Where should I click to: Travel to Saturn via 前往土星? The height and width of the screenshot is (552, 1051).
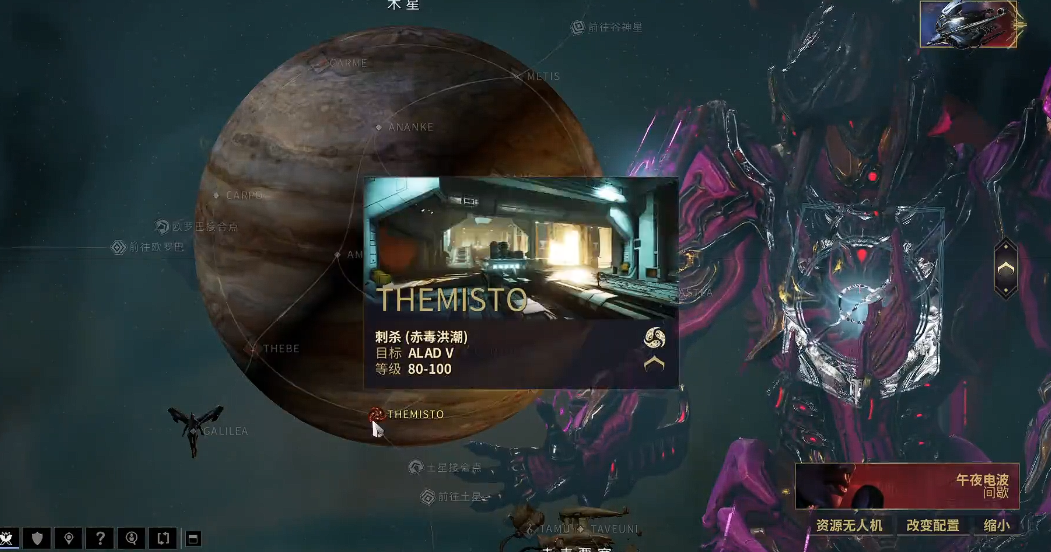[427, 496]
